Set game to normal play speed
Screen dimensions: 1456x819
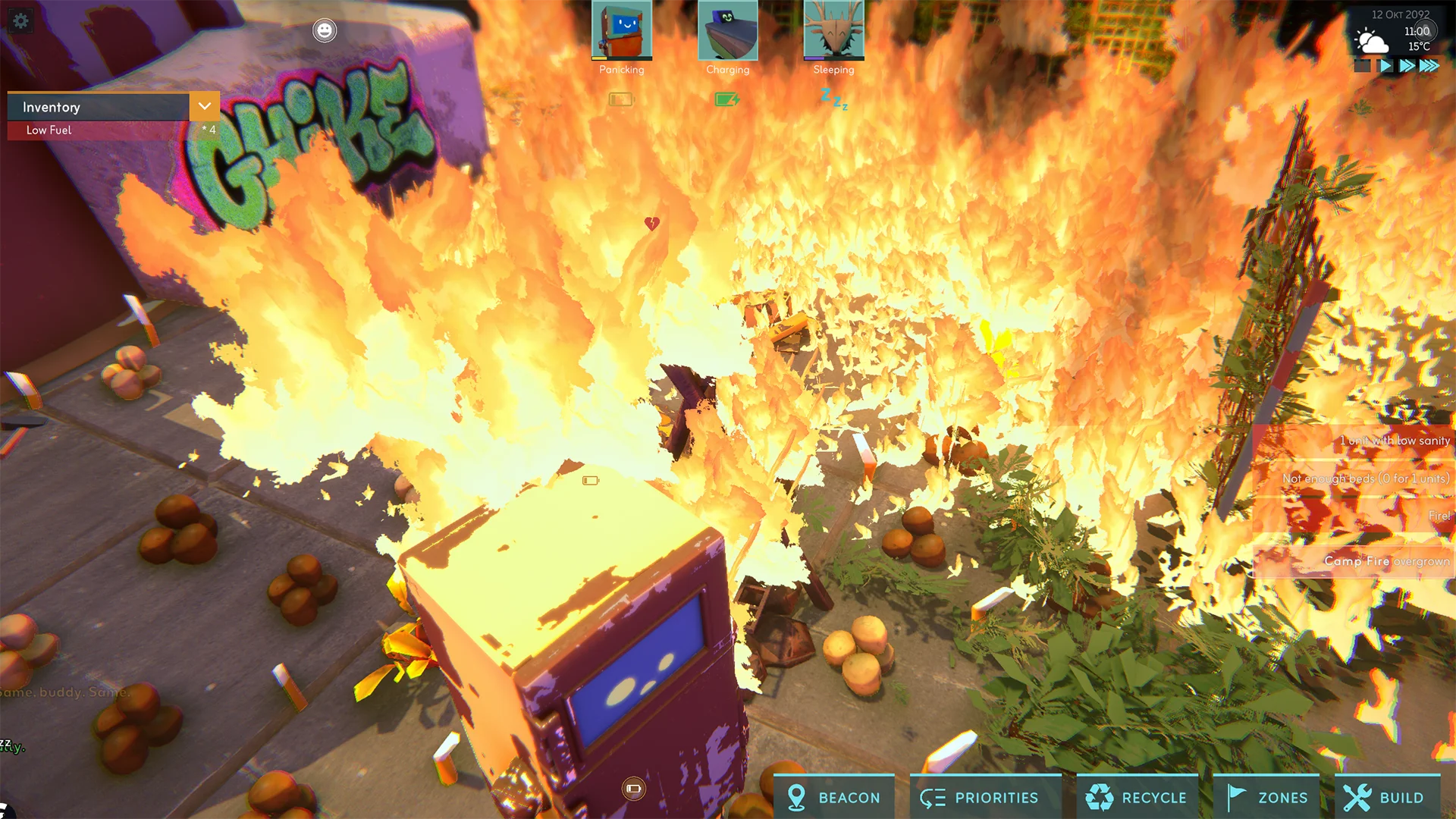(x=1385, y=66)
